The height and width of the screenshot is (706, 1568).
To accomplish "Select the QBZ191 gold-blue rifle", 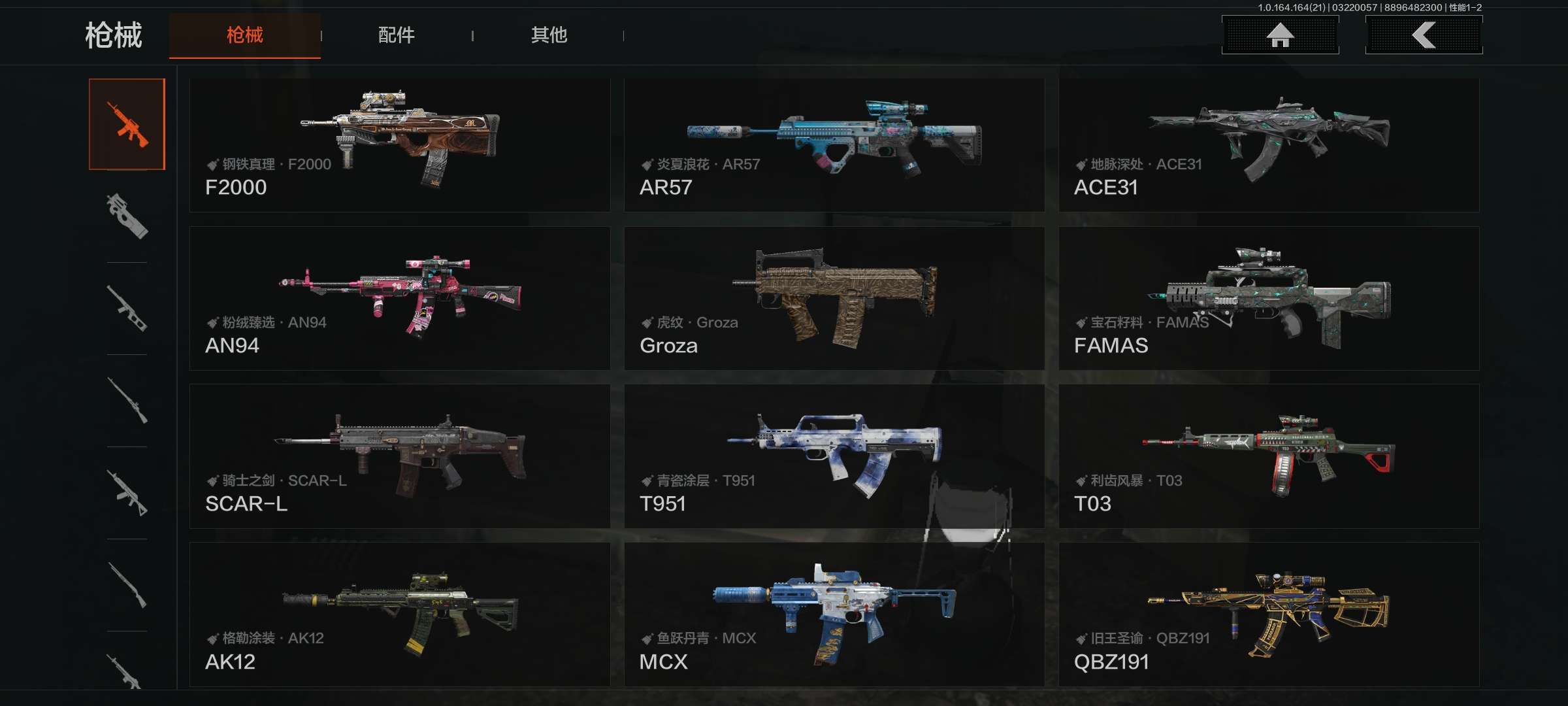I will point(1268,614).
